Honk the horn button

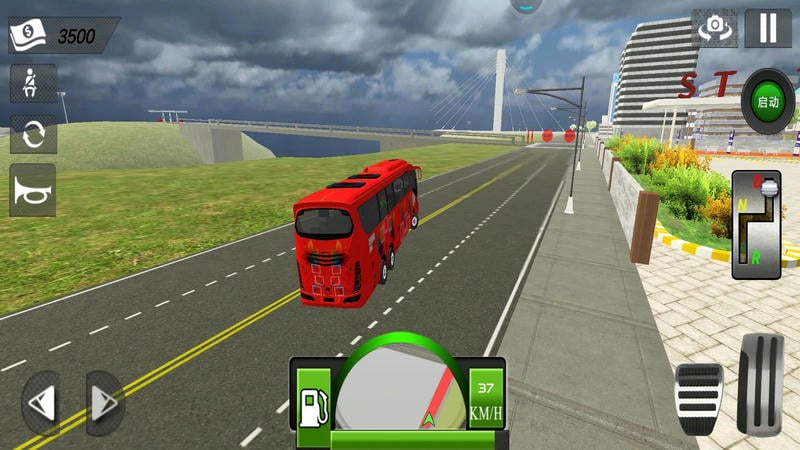[x=33, y=190]
